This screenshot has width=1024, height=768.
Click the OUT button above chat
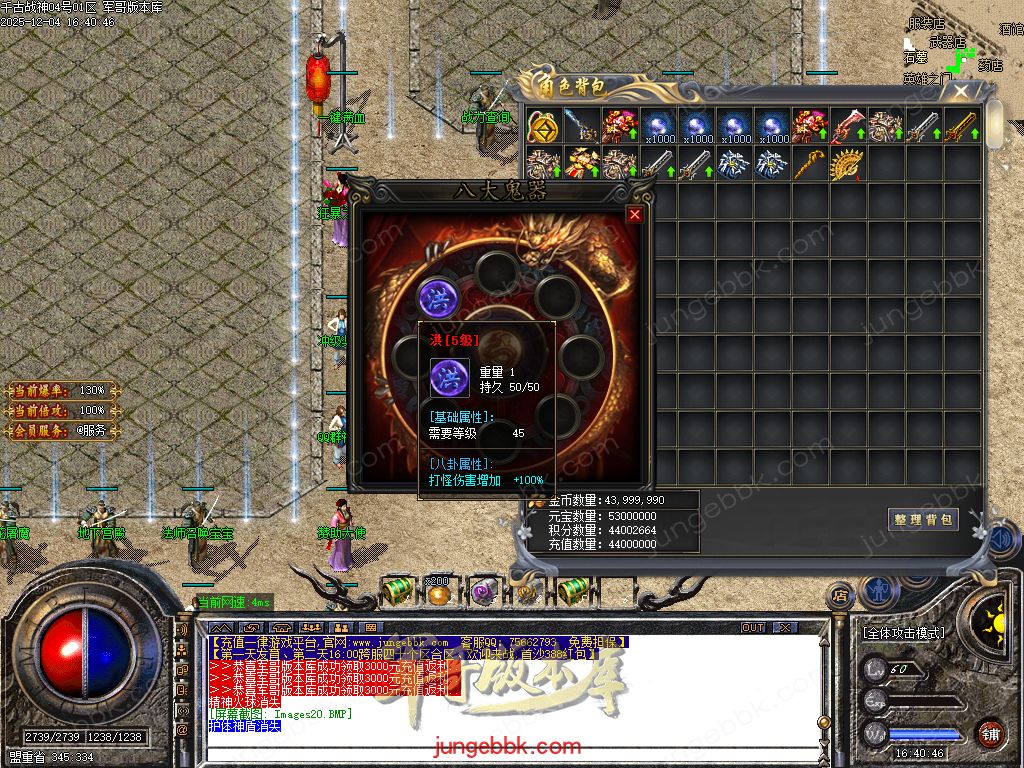(x=753, y=627)
